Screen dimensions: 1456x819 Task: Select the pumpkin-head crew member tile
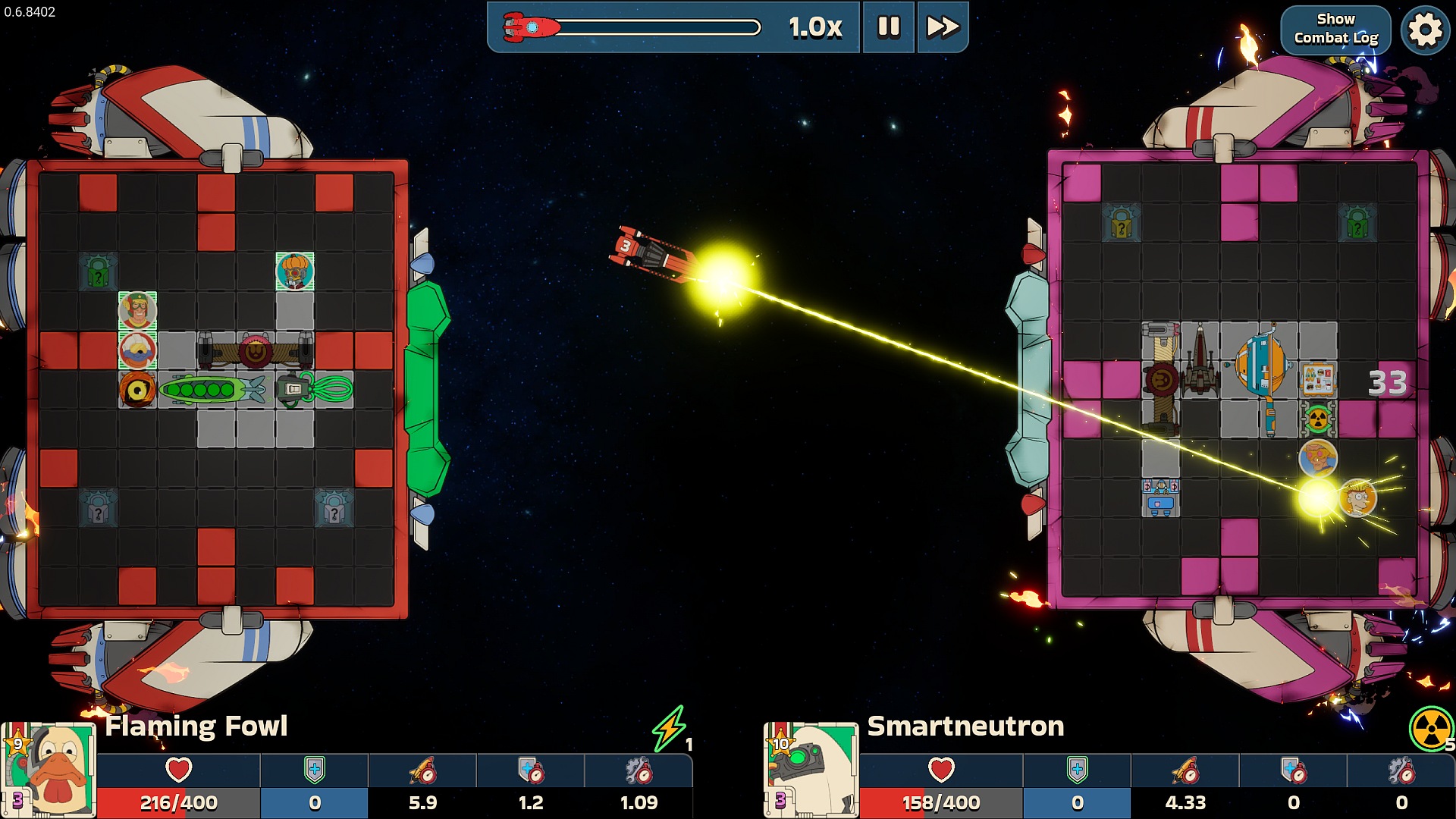tap(295, 271)
